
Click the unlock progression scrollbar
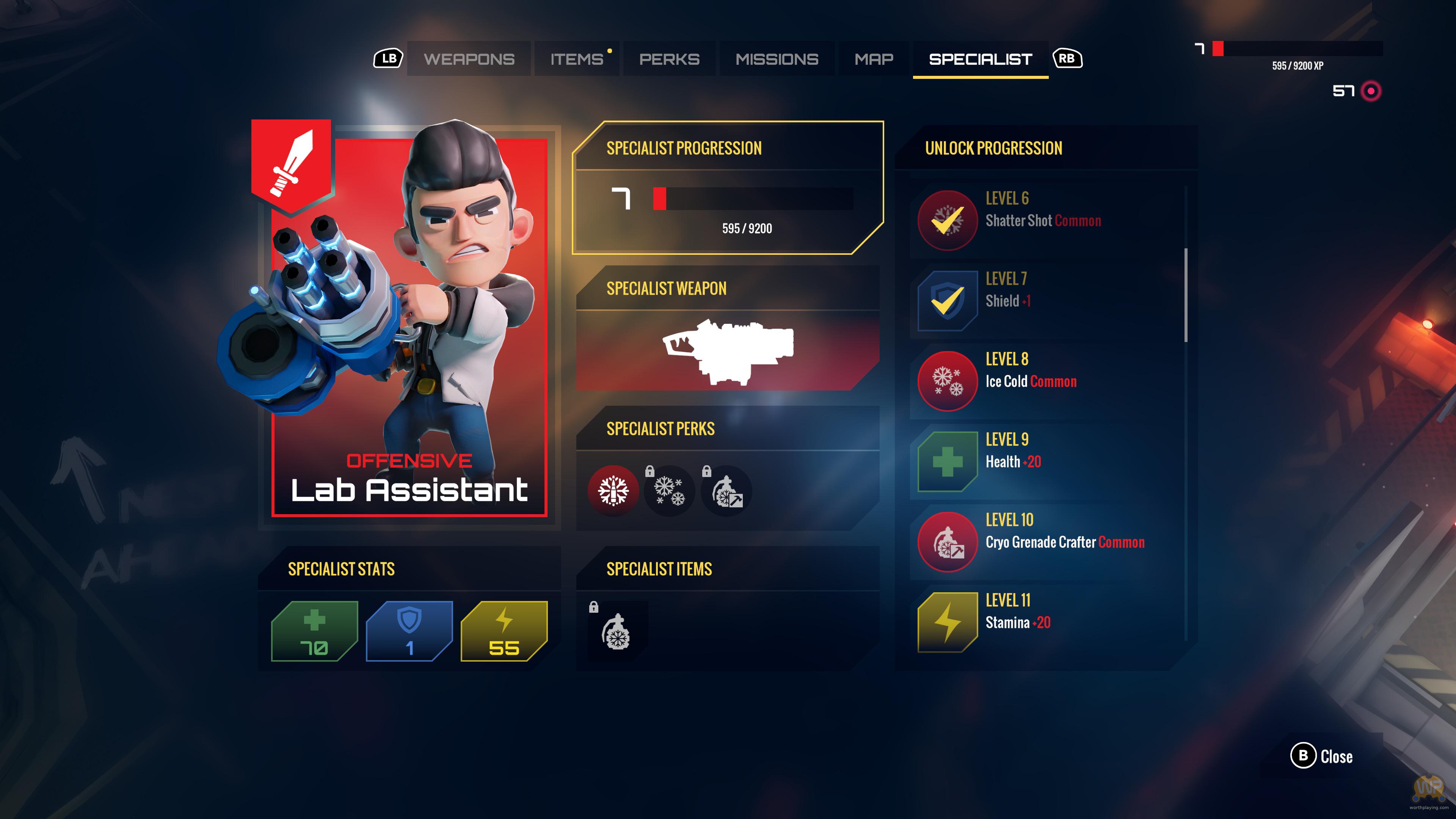coord(1186,295)
